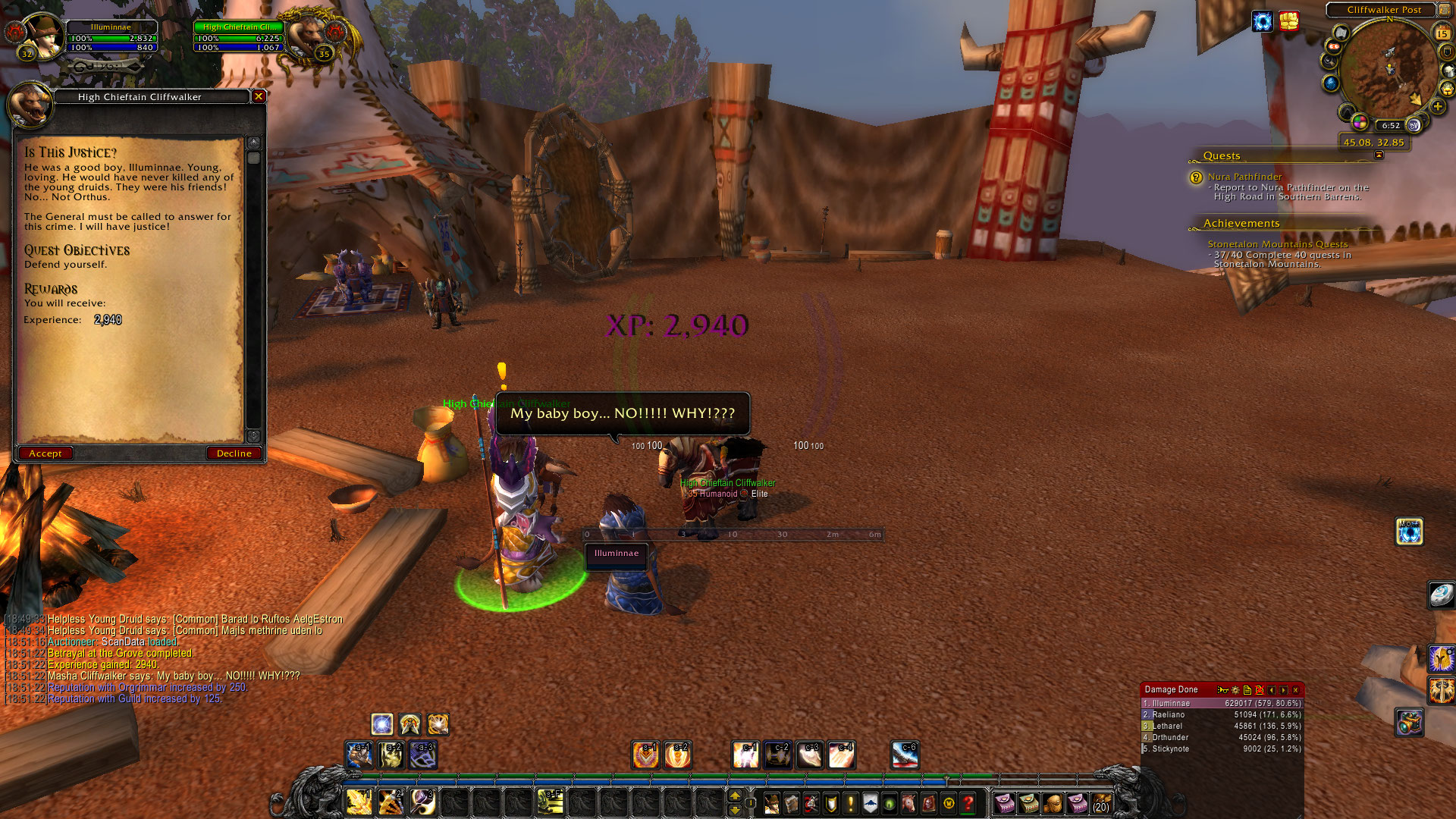Select the Nura Pathfinder quest in tracker

pos(1244,177)
